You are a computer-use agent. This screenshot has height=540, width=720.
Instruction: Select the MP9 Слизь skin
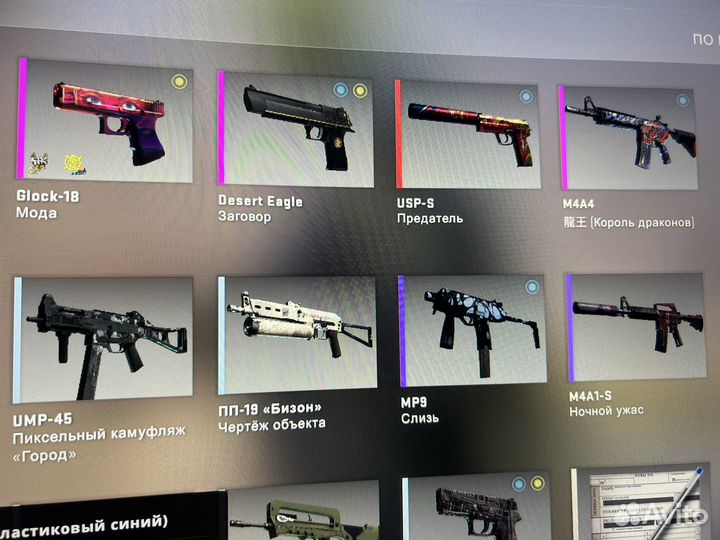click(x=471, y=329)
